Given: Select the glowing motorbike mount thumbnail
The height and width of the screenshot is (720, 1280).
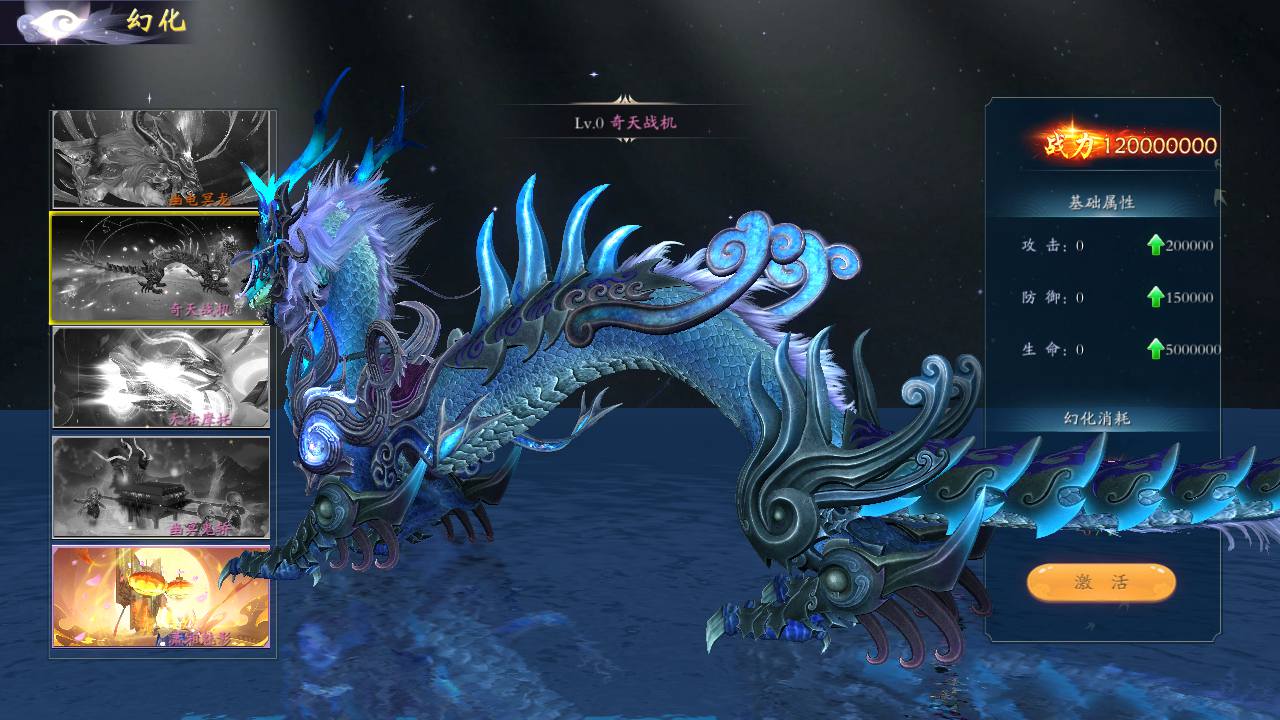Looking at the screenshot, I should pos(161,378).
